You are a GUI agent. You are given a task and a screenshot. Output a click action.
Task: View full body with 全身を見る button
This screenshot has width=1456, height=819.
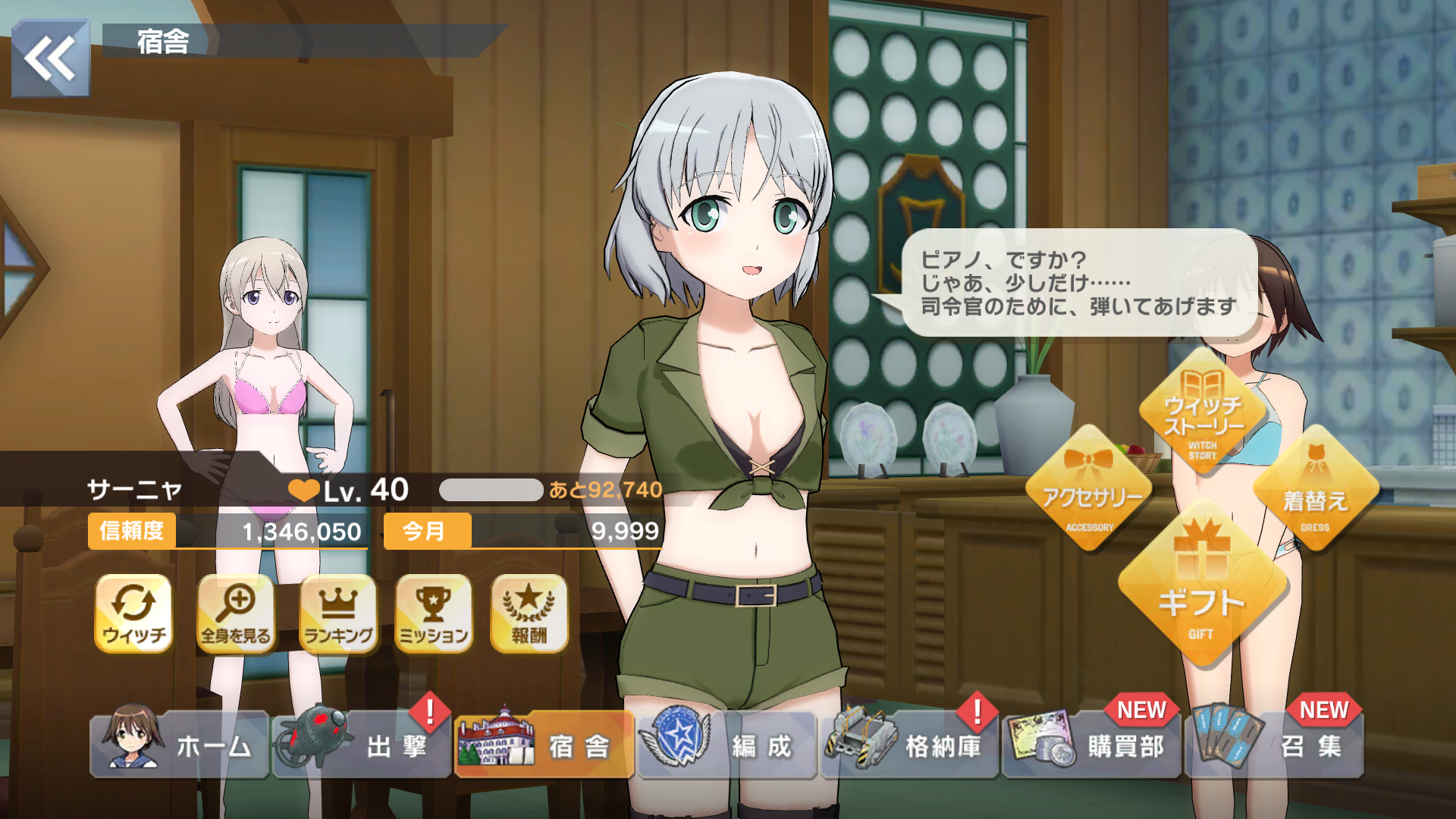(x=236, y=613)
